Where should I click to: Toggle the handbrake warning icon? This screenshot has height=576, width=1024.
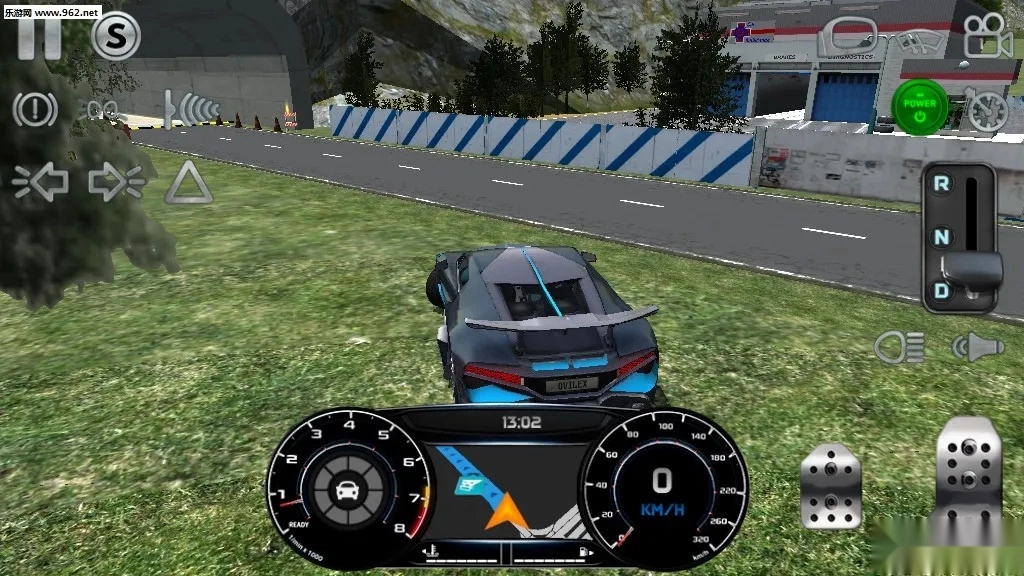coord(35,108)
